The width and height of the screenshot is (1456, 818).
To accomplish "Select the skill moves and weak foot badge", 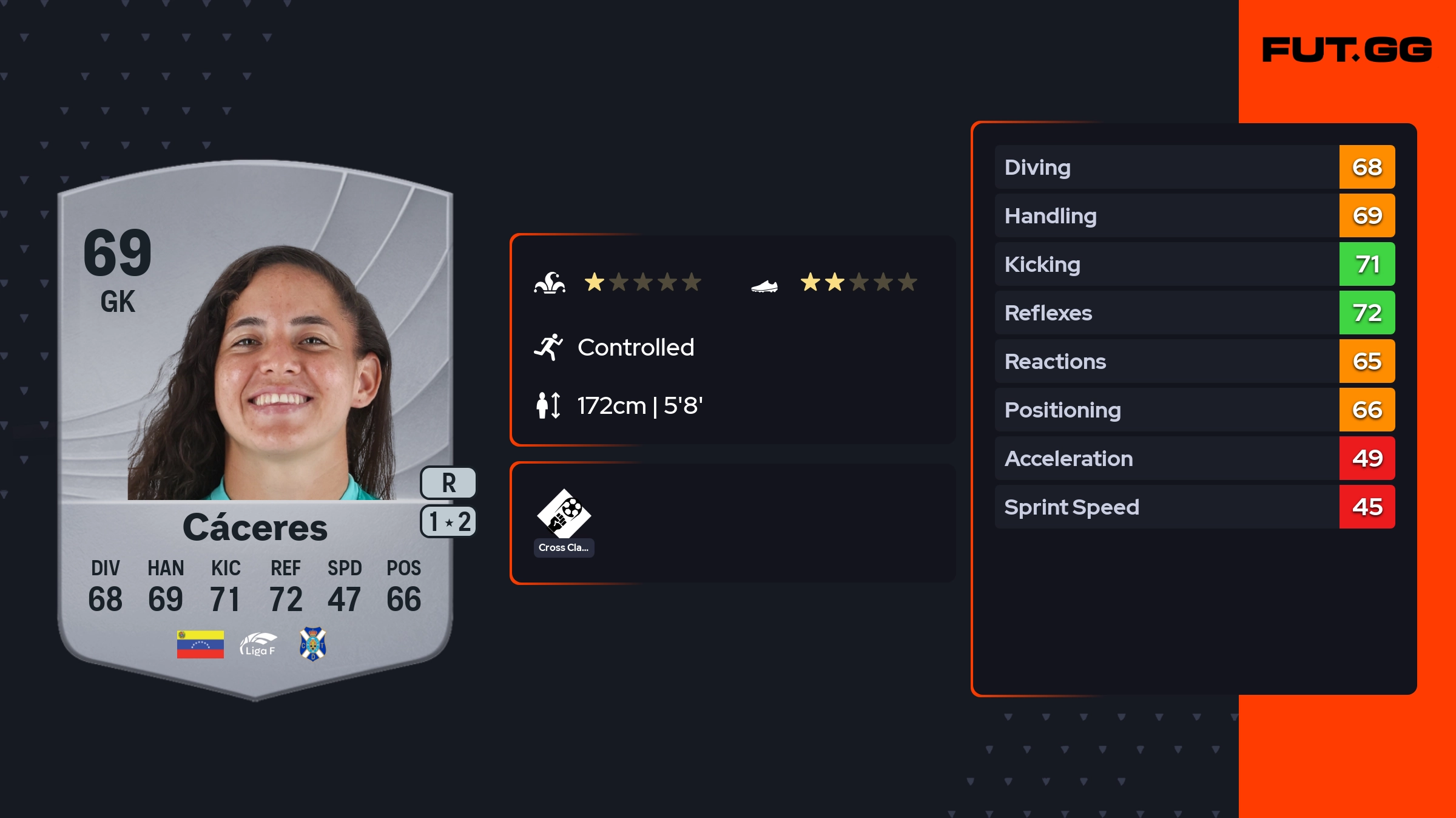I will [x=448, y=522].
